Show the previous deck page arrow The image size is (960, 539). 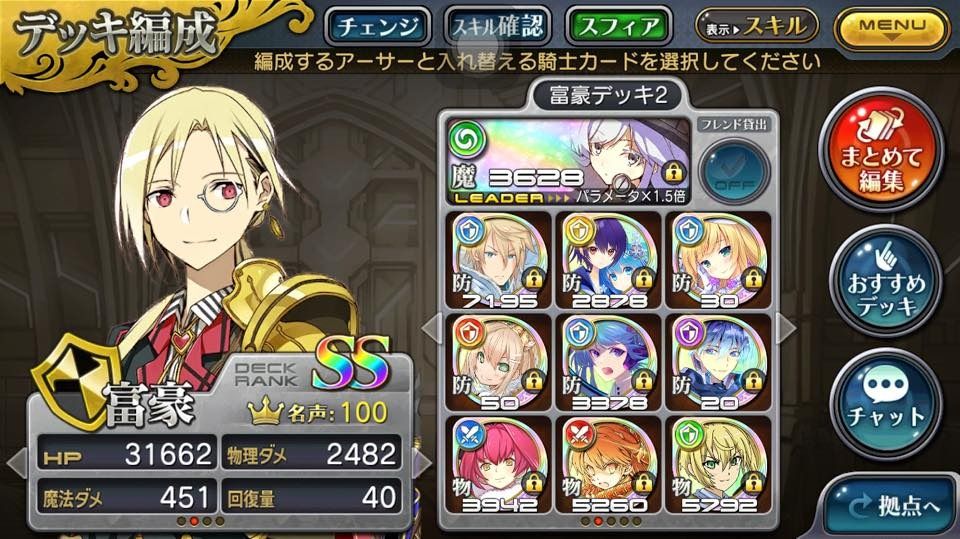point(430,326)
